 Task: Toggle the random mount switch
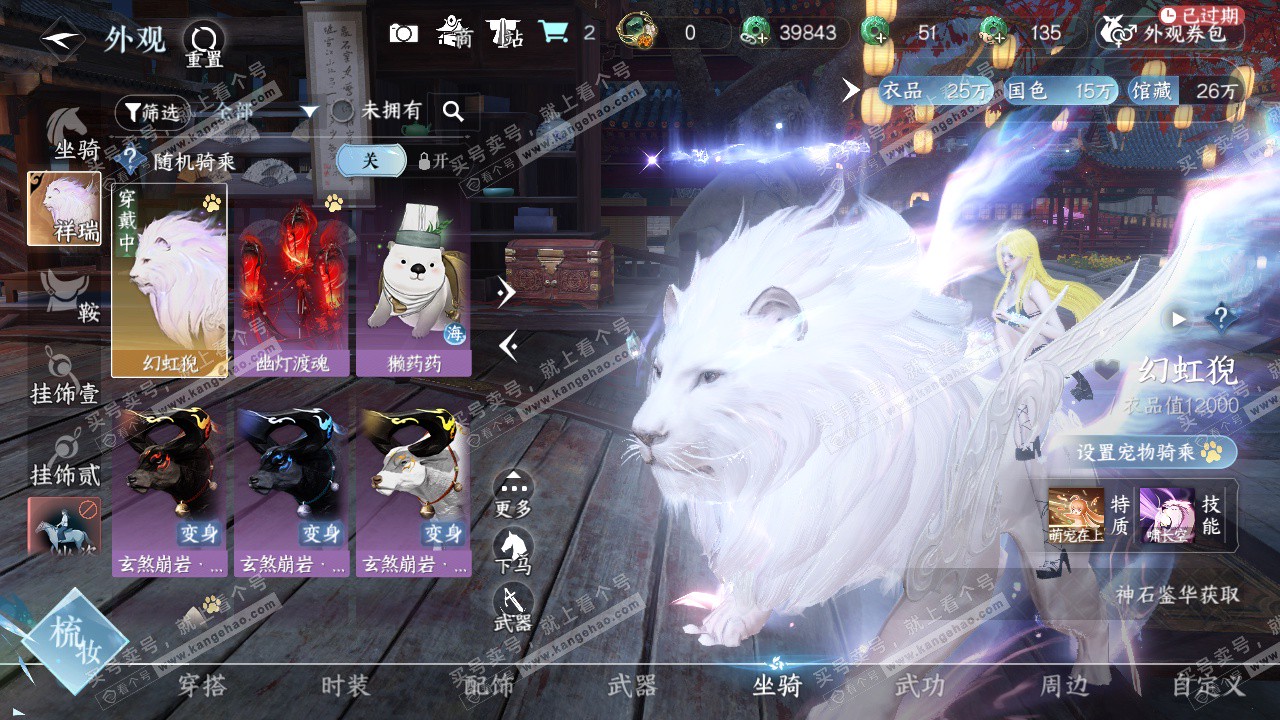(x=371, y=160)
